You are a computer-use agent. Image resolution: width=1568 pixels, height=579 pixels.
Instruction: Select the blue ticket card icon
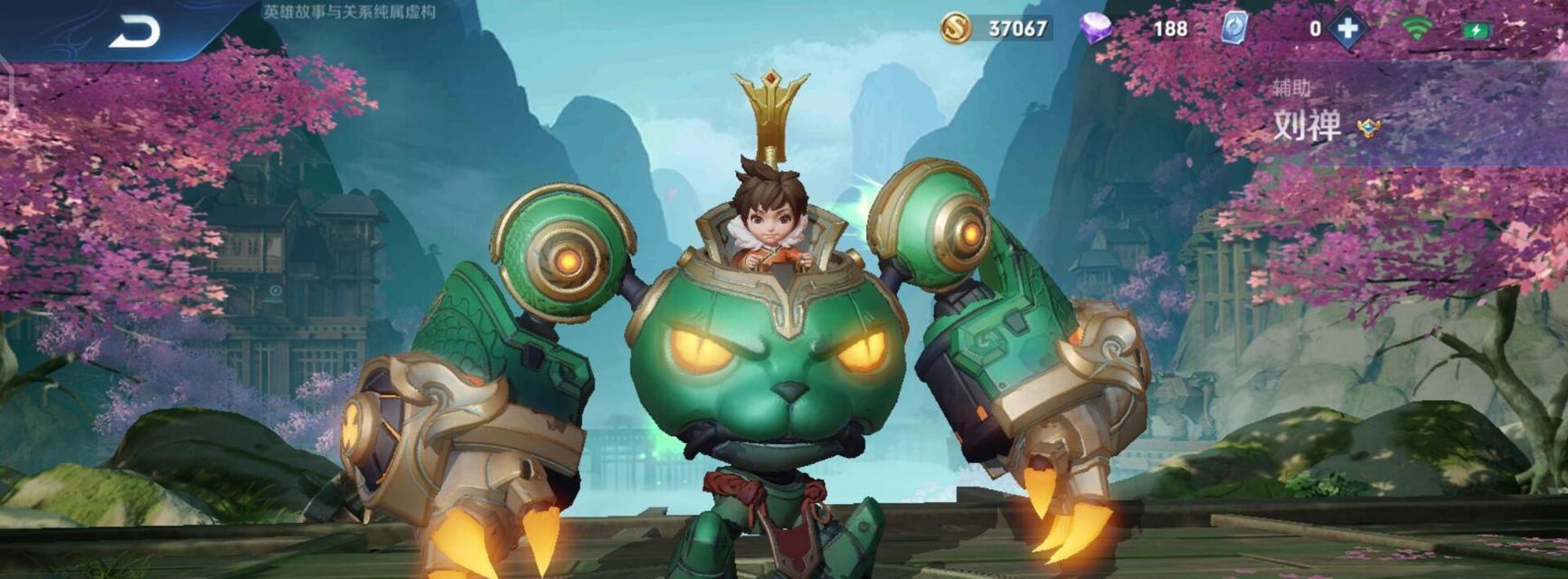click(1233, 28)
